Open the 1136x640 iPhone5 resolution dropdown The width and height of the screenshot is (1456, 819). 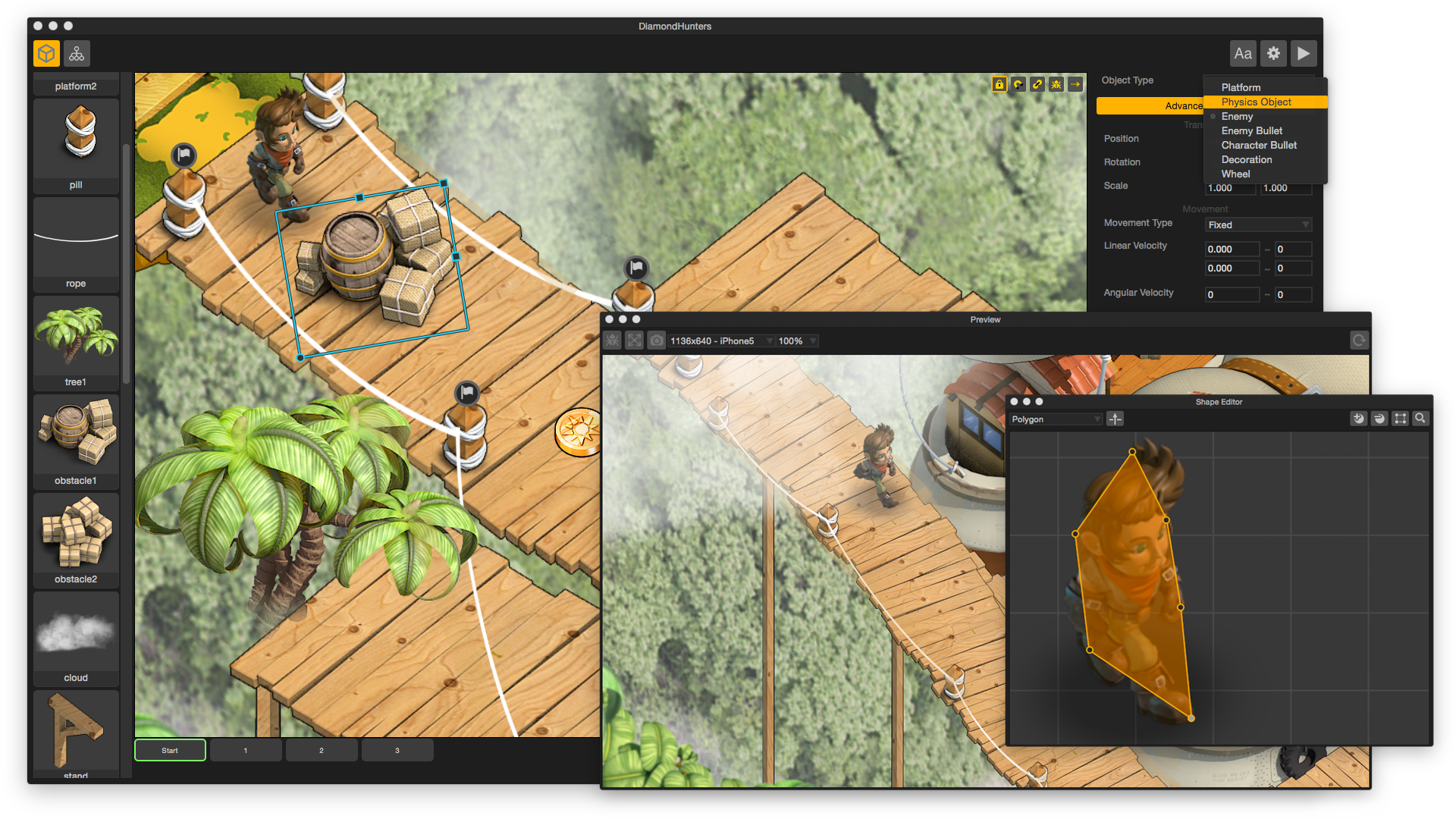coord(720,341)
